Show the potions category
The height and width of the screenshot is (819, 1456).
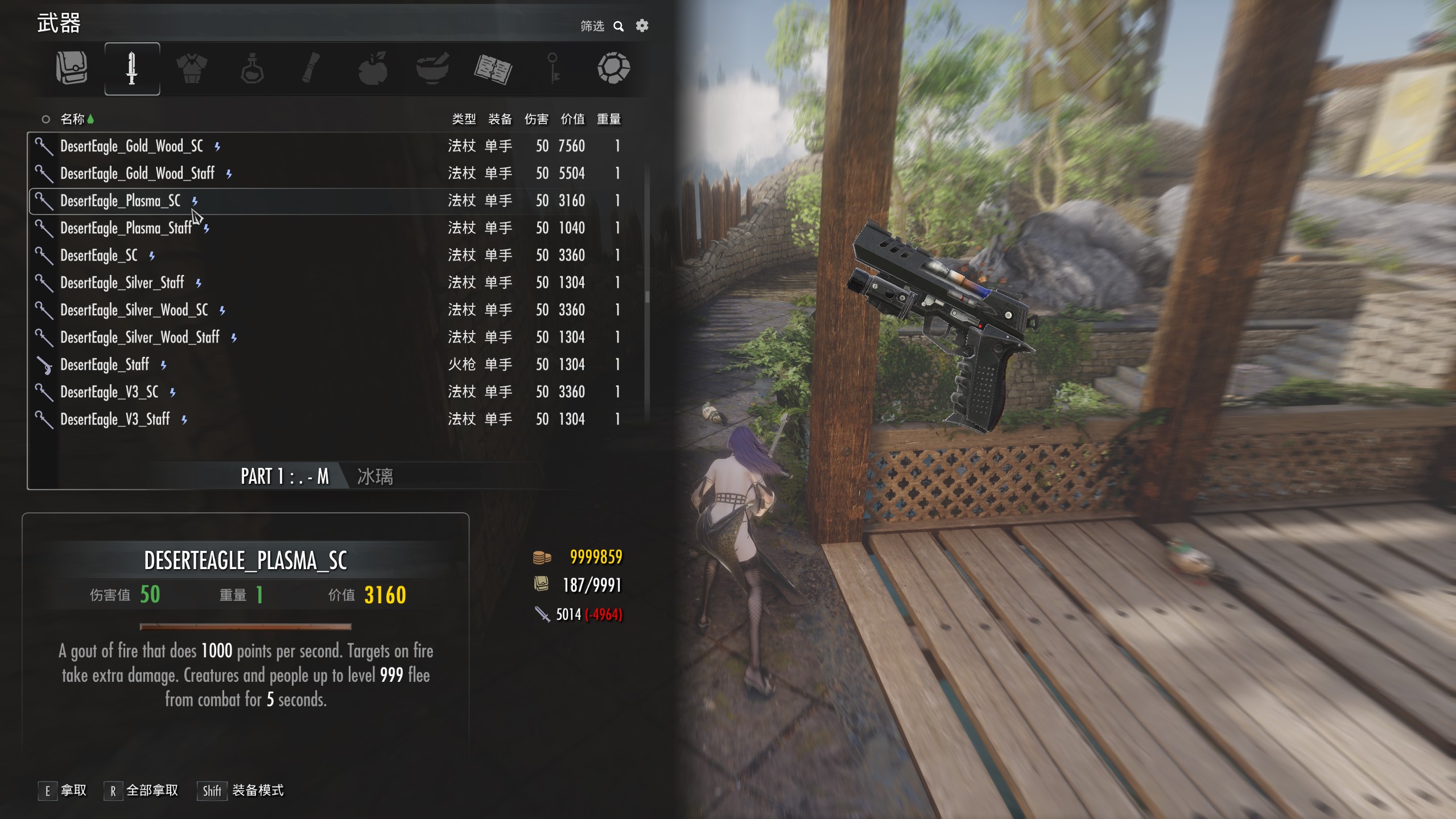pyautogui.click(x=252, y=68)
